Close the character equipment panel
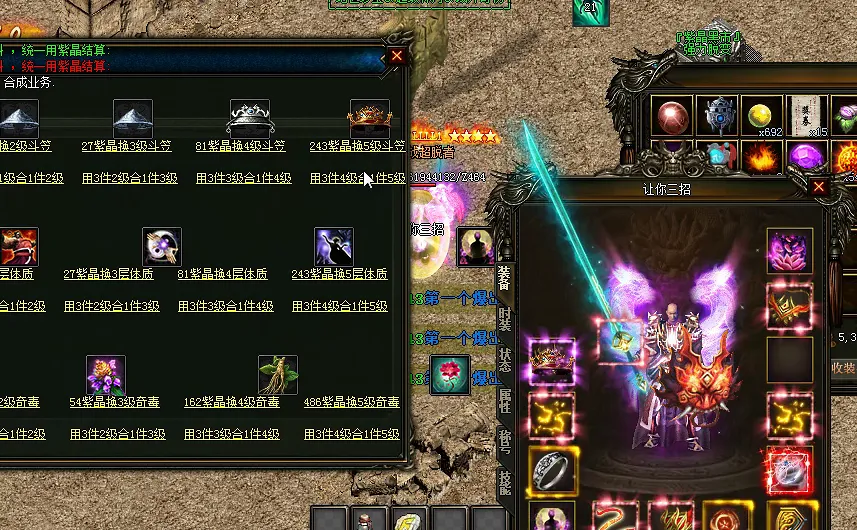This screenshot has height=530, width=857. click(x=819, y=187)
